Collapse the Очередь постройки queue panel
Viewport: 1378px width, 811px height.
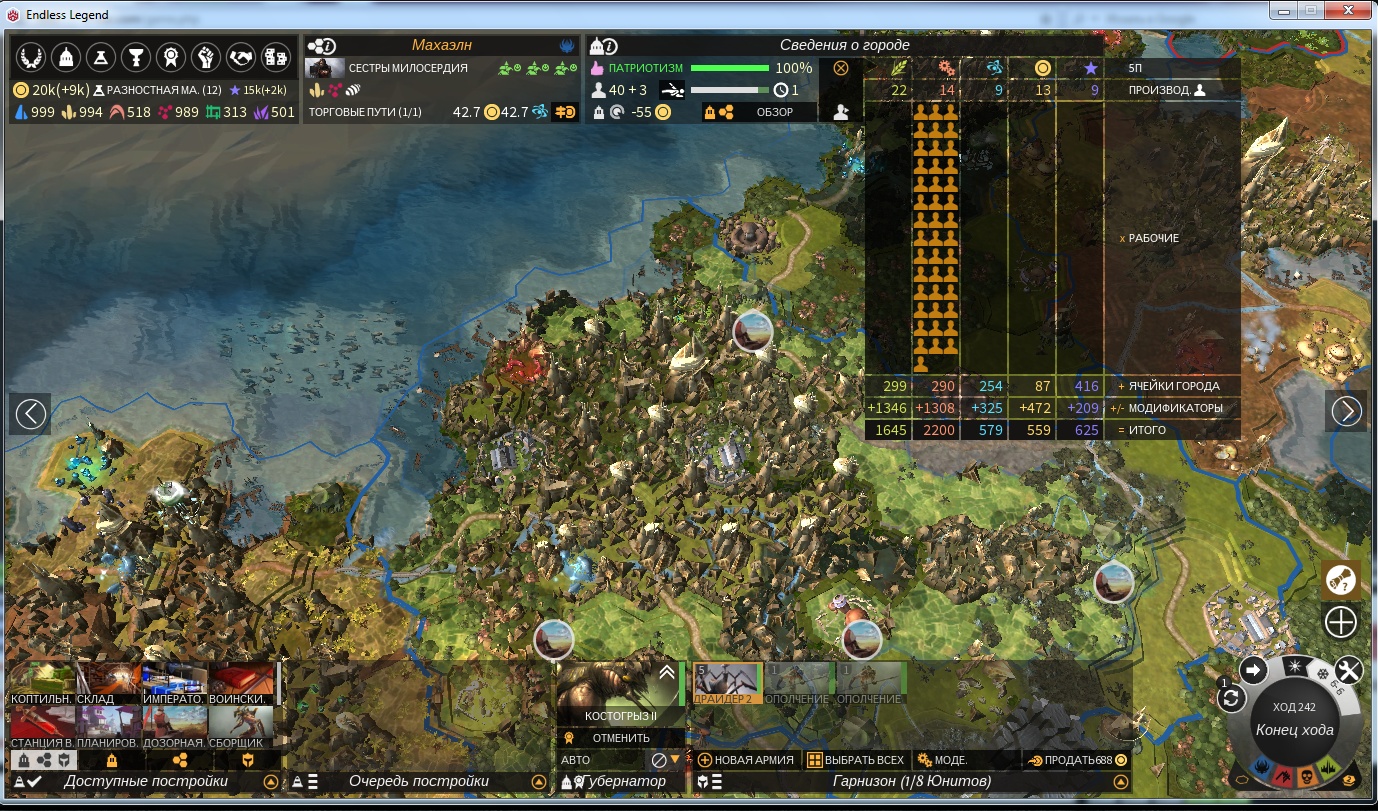coord(542,782)
